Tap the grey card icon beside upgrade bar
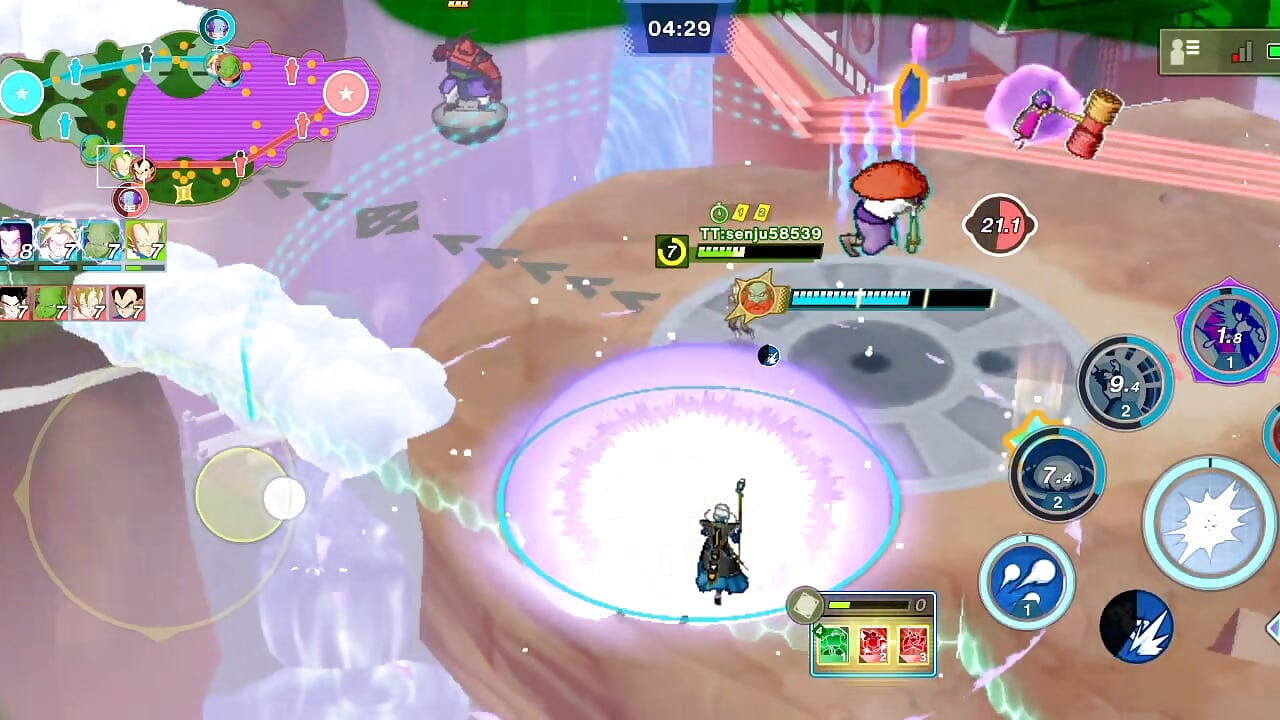 pyautogui.click(x=805, y=606)
